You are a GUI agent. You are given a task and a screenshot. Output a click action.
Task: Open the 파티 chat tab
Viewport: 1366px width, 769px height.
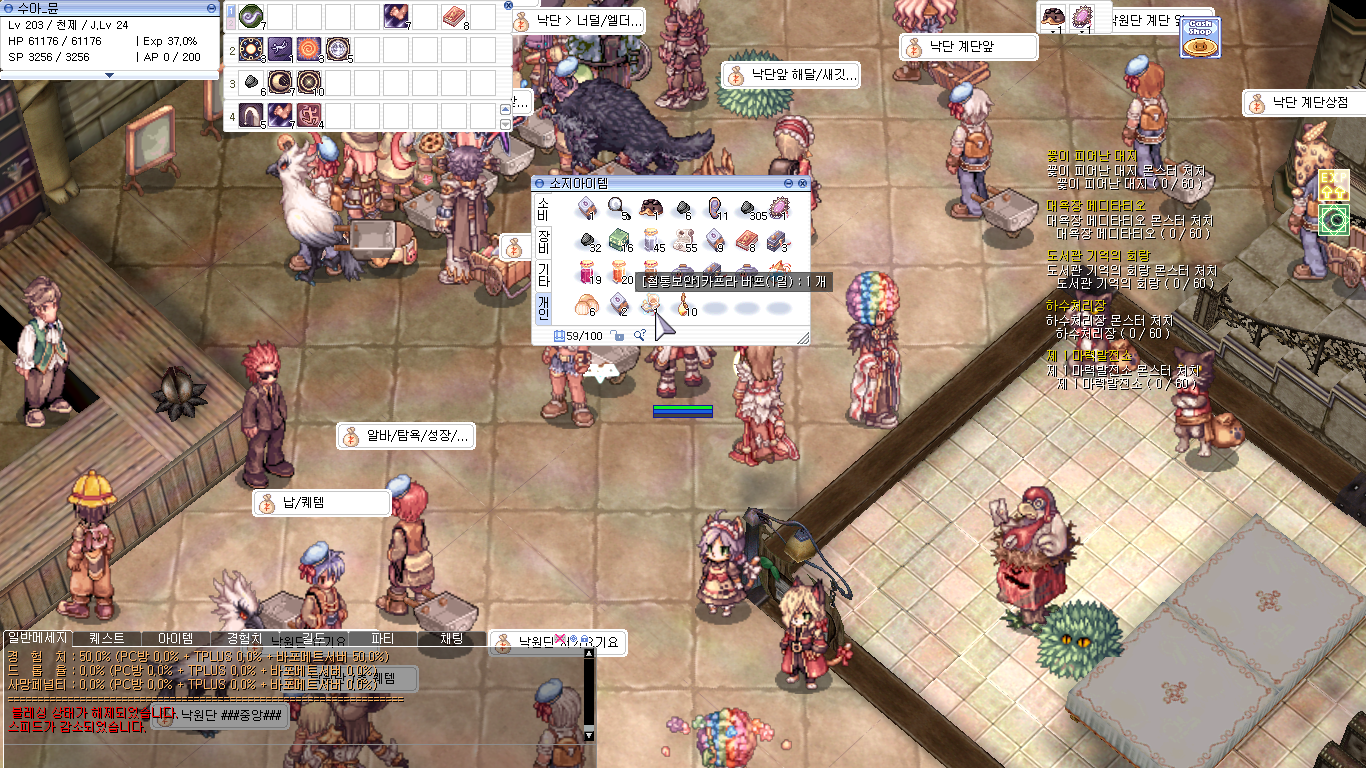[382, 638]
